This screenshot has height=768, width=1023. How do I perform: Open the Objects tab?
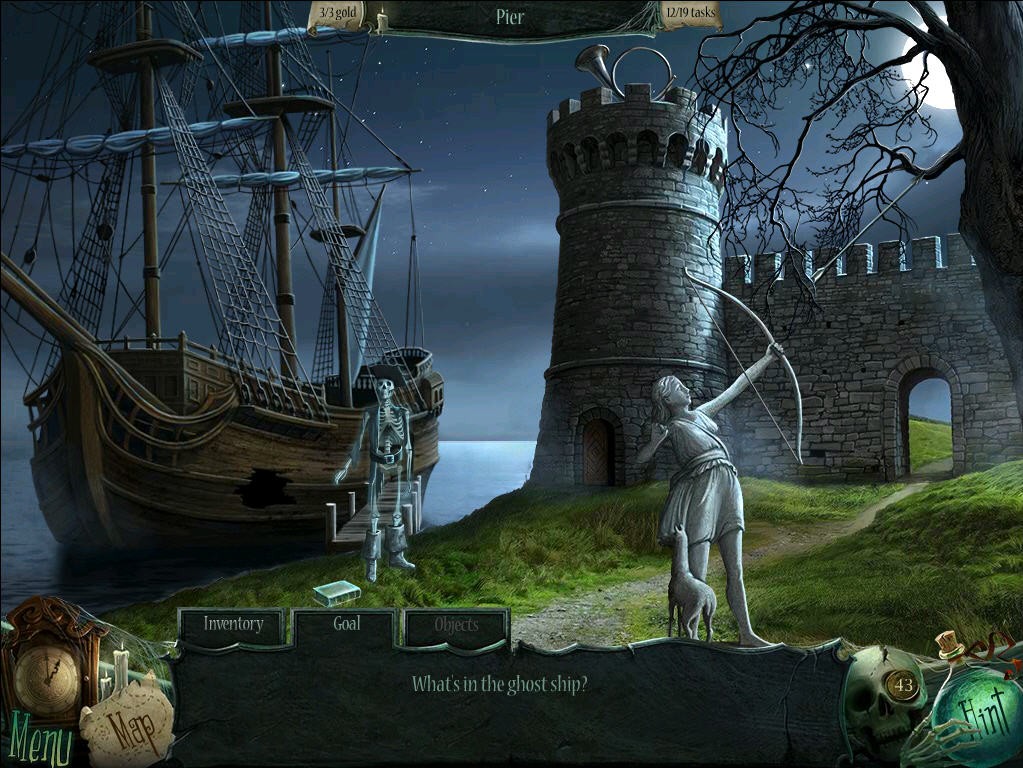click(456, 626)
